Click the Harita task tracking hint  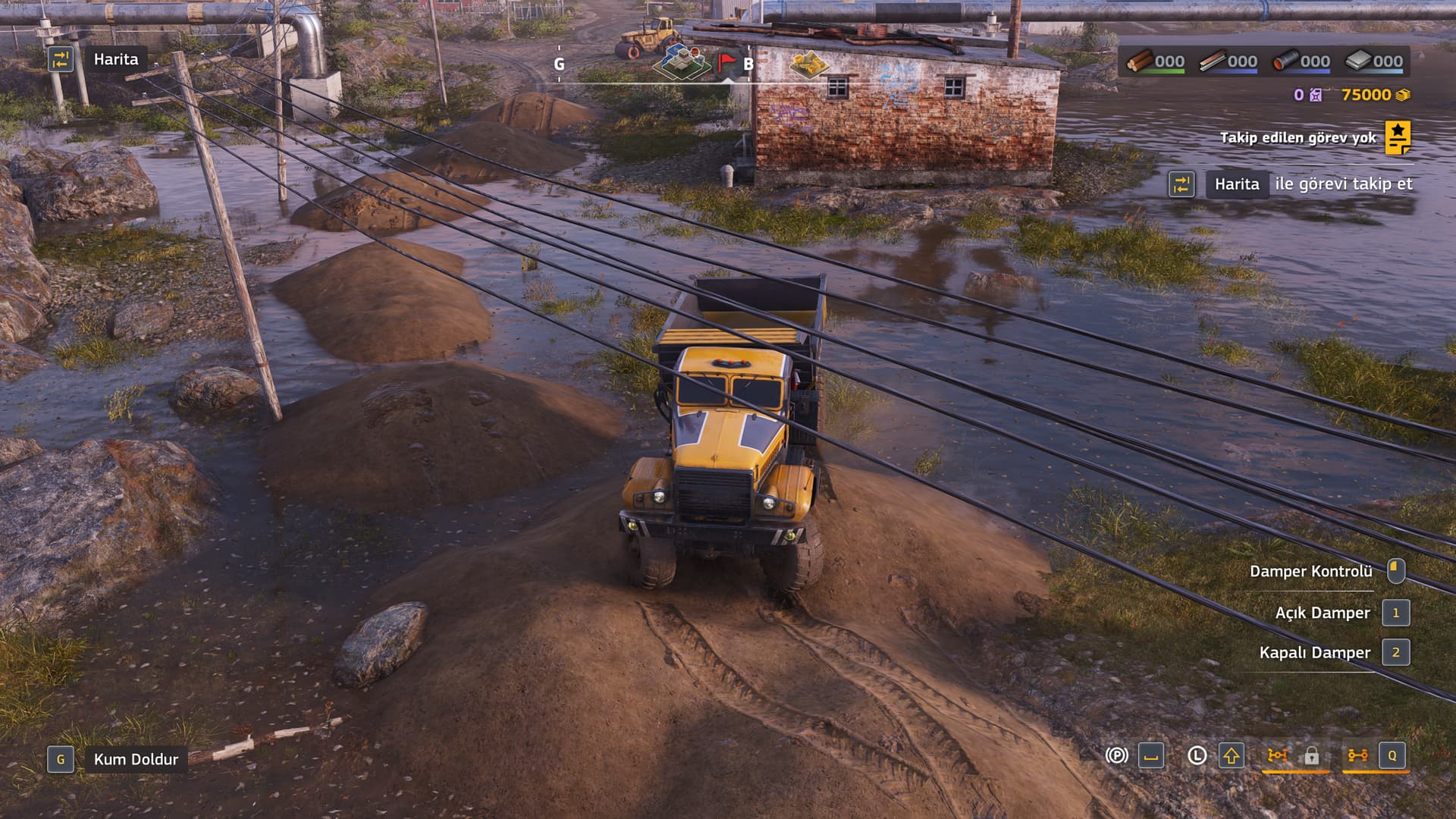[x=1236, y=184]
